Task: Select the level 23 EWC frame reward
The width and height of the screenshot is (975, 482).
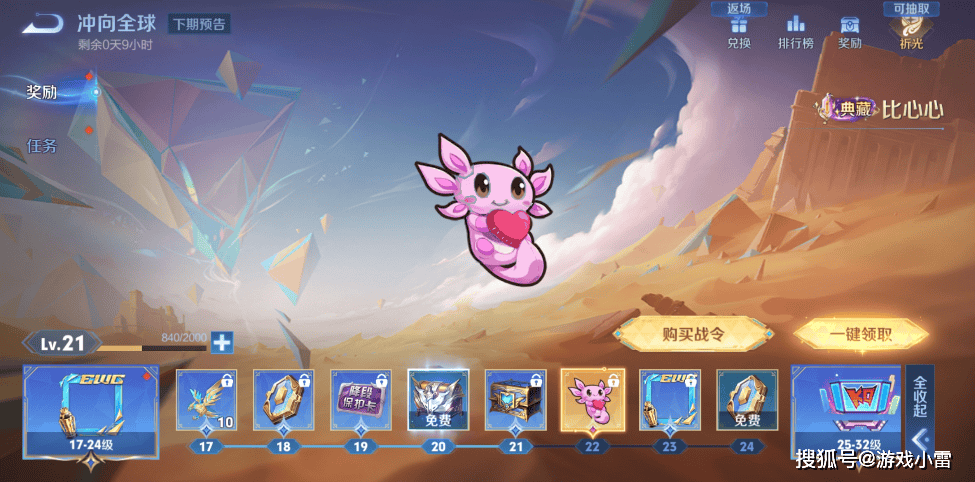Action: pyautogui.click(x=670, y=400)
